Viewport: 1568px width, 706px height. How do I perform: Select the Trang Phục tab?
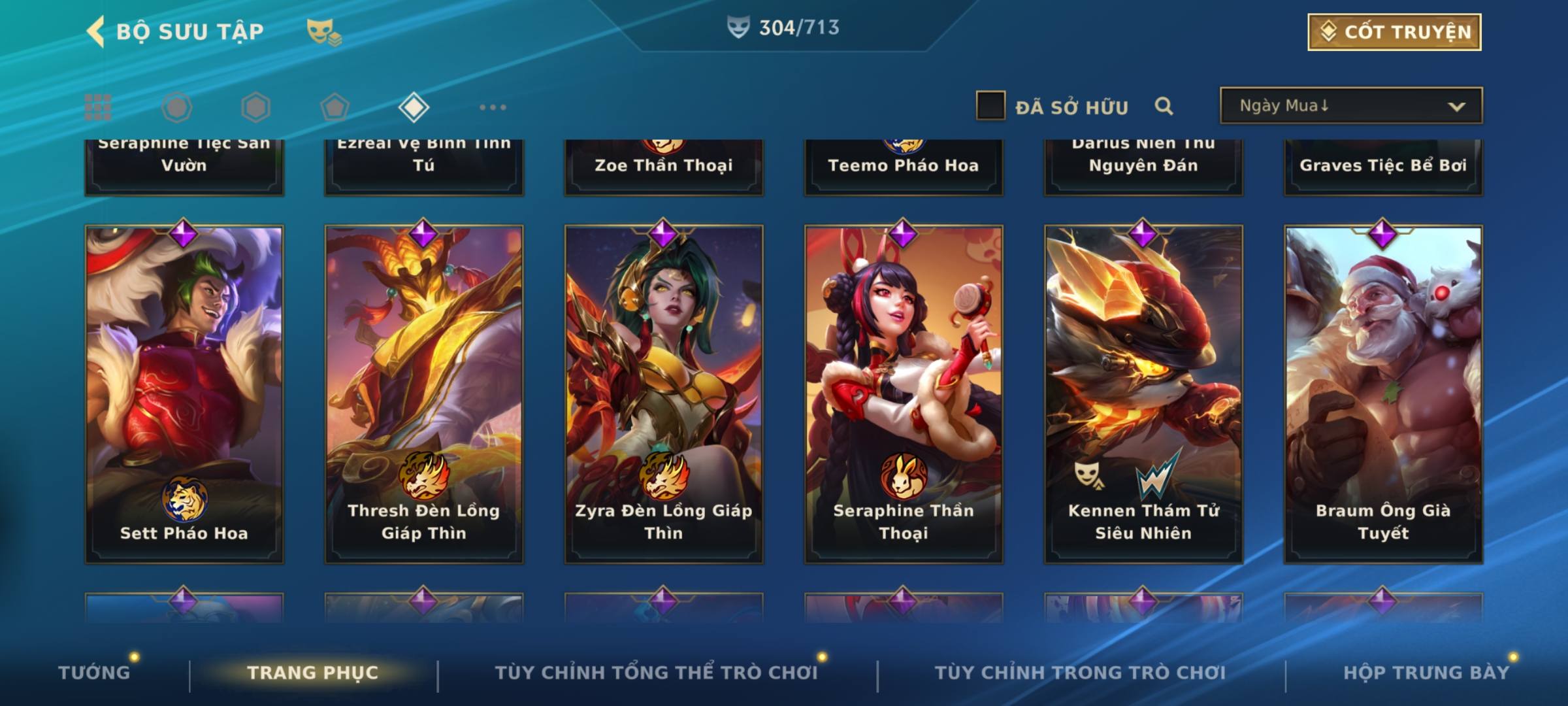click(313, 673)
